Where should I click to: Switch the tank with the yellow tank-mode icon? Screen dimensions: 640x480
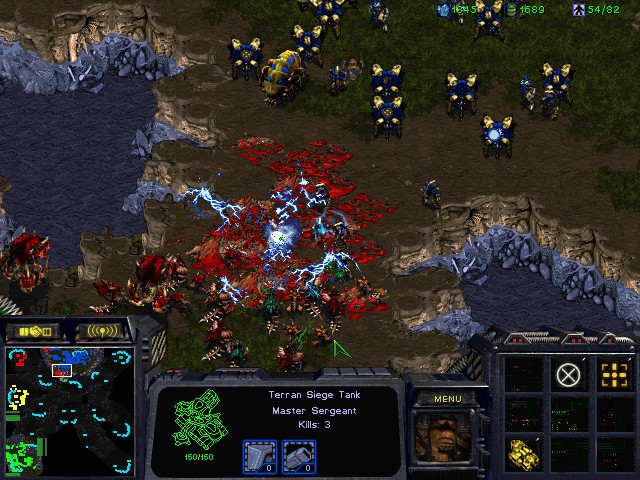pos(523,453)
